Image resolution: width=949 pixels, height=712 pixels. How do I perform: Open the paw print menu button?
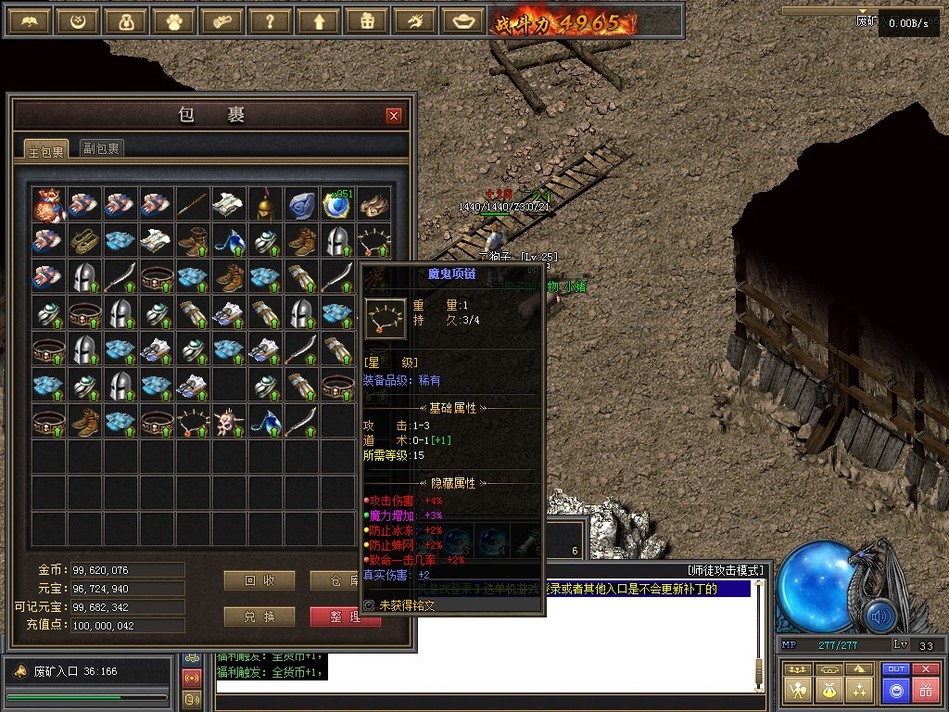click(x=173, y=21)
